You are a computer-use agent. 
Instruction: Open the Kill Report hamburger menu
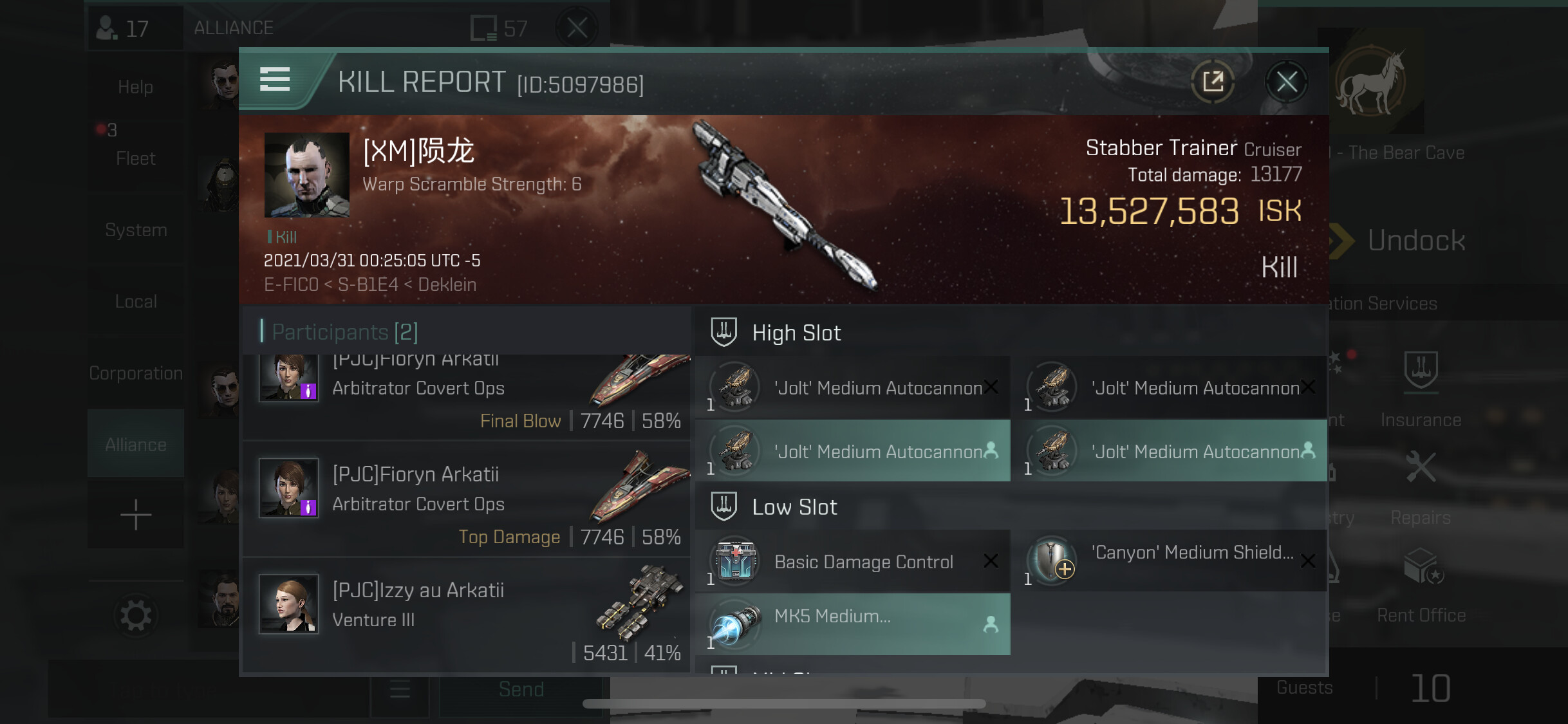pos(275,80)
